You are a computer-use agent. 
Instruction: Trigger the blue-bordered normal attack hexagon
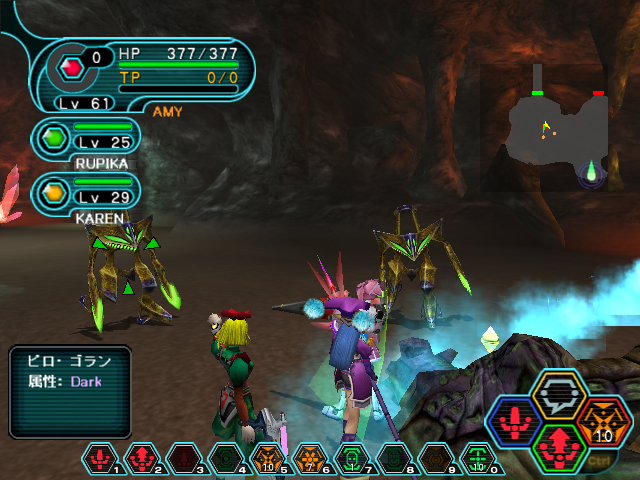point(515,420)
